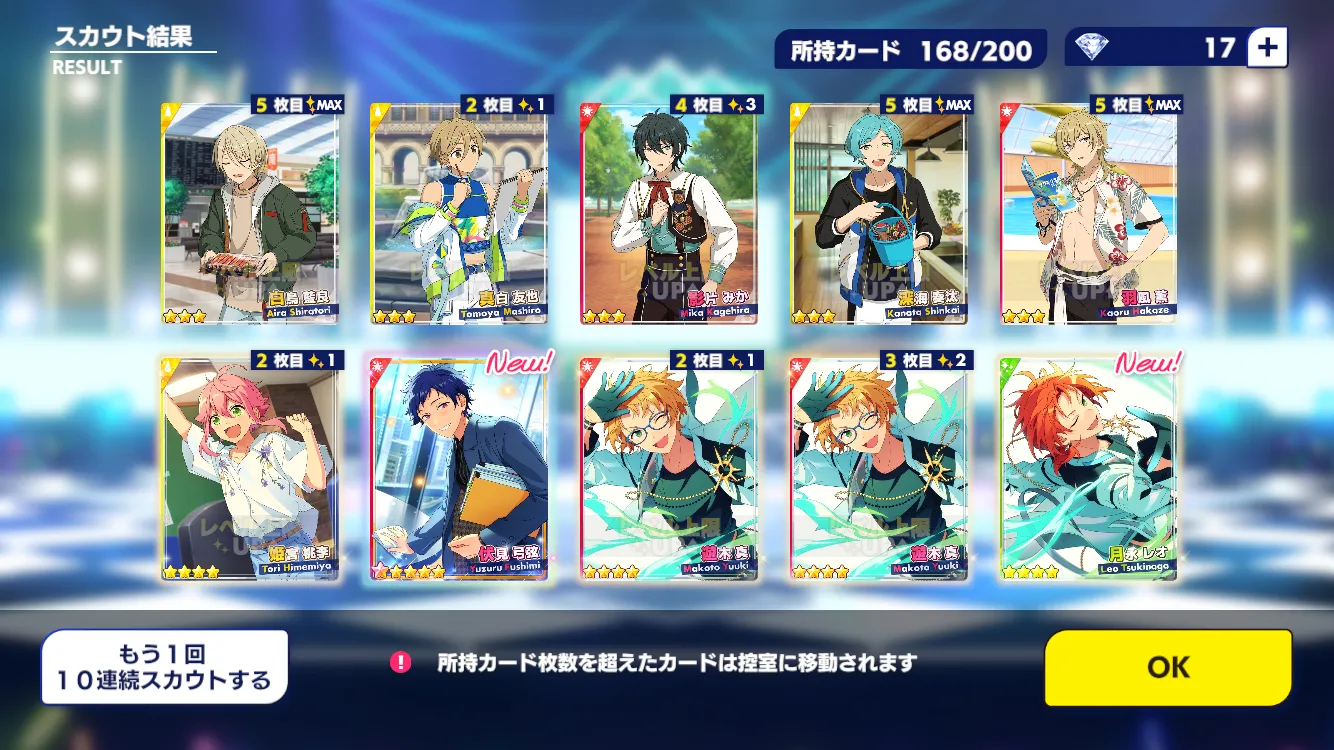Inspect the Kanata Shinkai card

pyautogui.click(x=878, y=213)
